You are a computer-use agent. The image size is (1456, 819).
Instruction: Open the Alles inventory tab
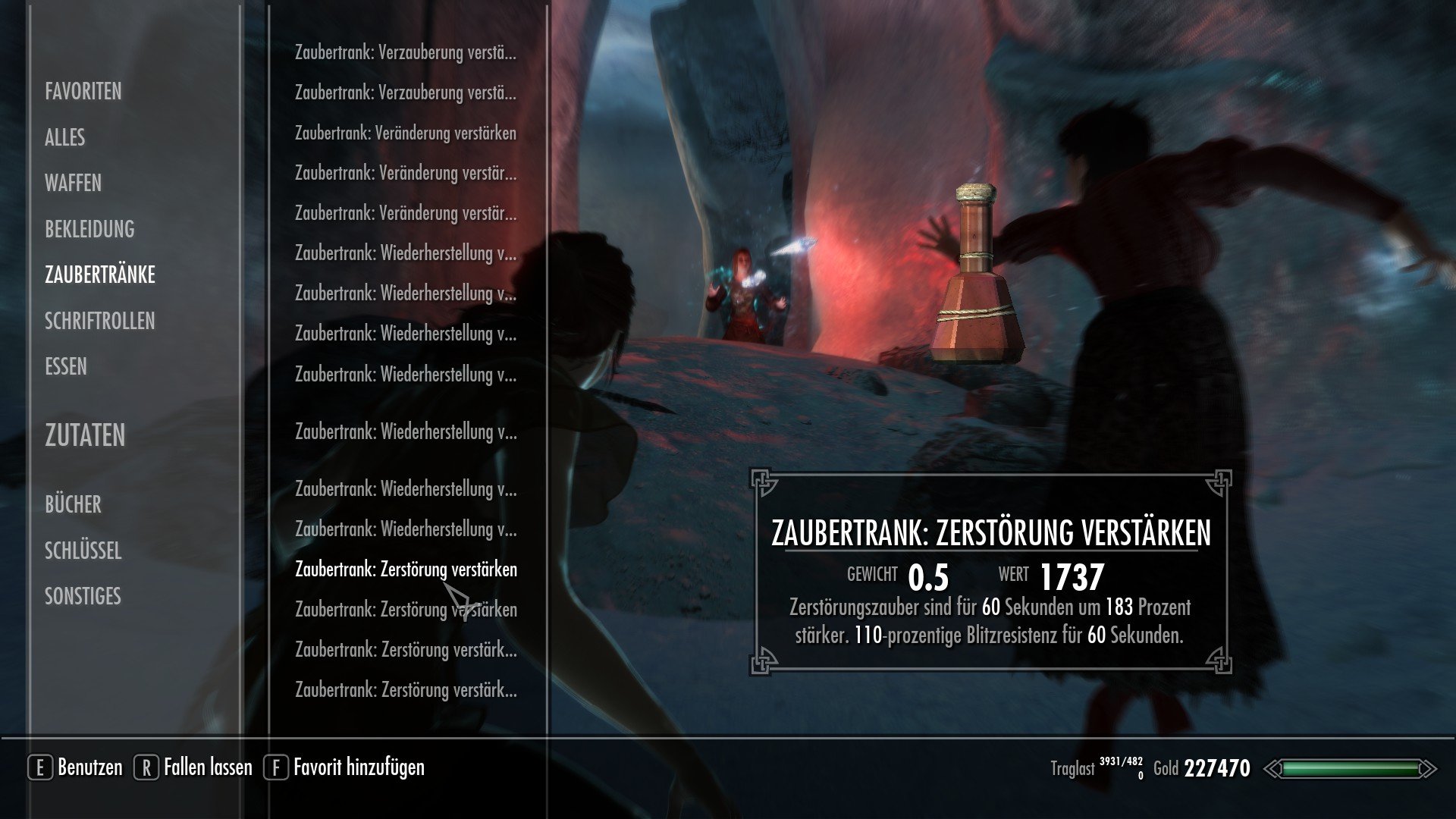point(64,138)
